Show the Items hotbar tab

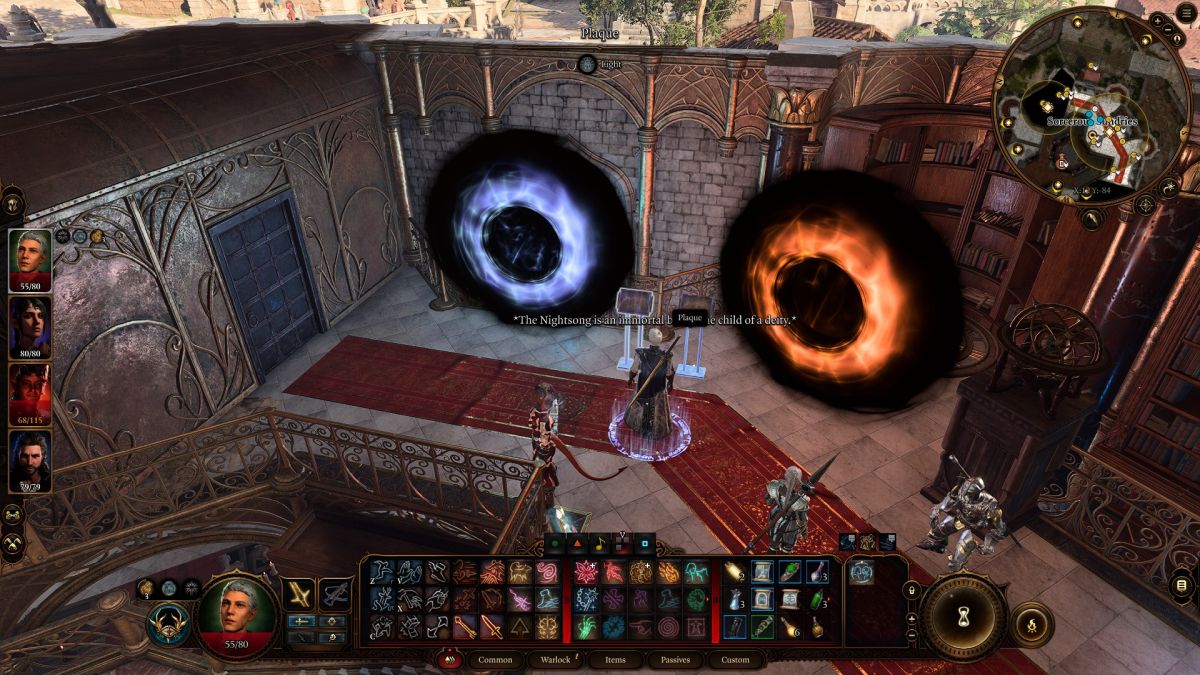(616, 660)
